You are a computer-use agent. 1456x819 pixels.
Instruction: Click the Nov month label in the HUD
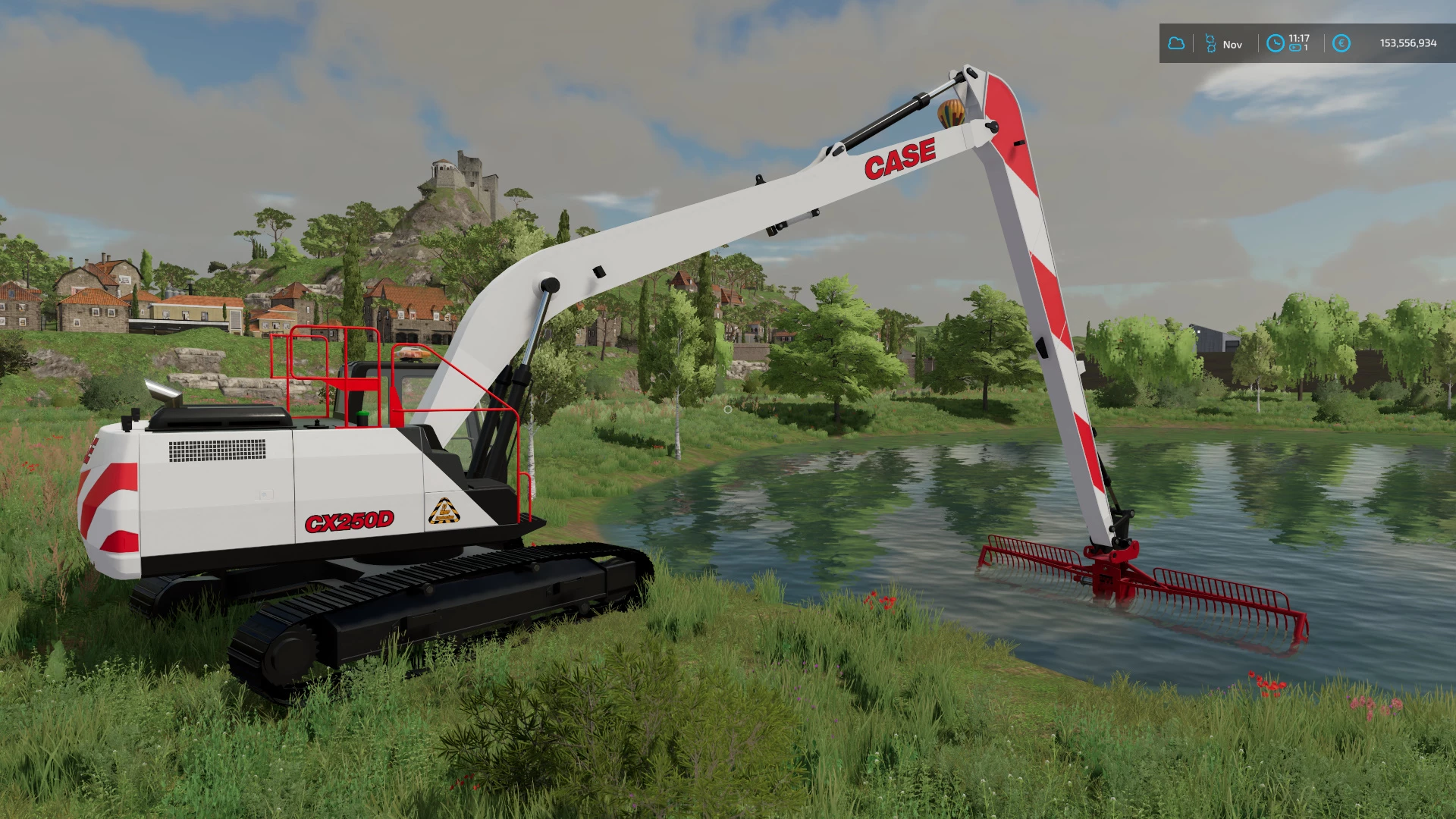pos(1232,42)
